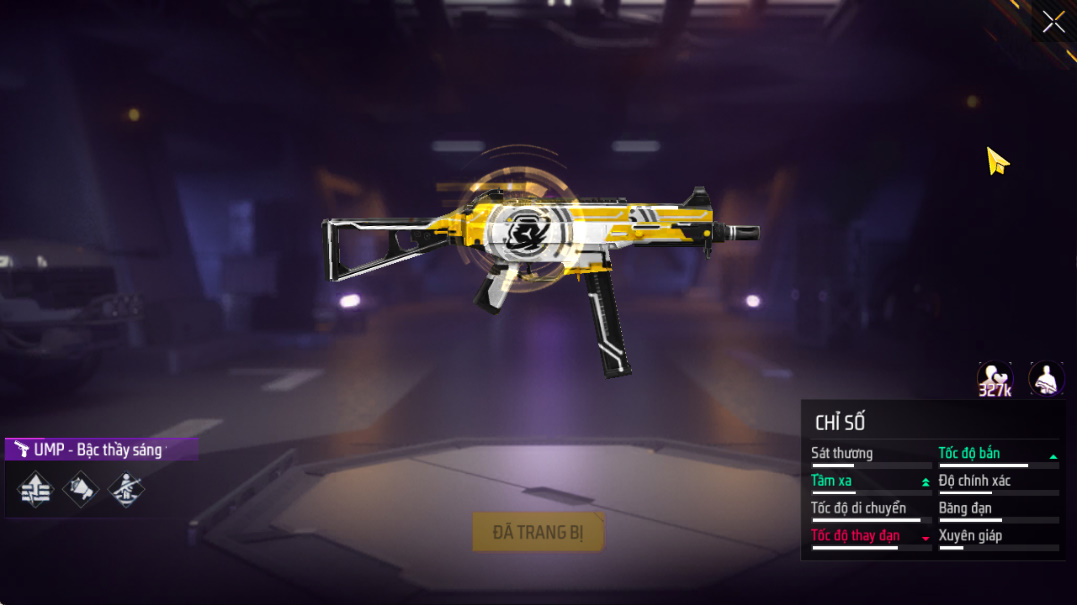Click the UMP - Bậc thầy sáng name banner
This screenshot has width=1077, height=605.
(100, 450)
